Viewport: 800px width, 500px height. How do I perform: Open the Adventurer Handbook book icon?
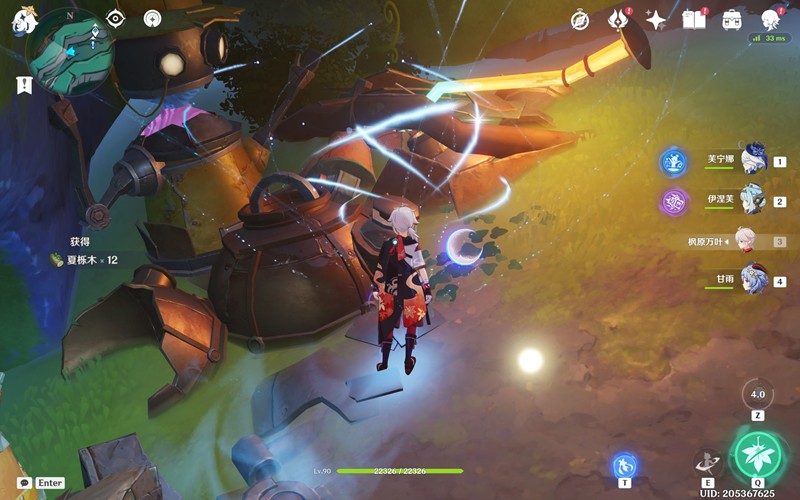coord(693,20)
